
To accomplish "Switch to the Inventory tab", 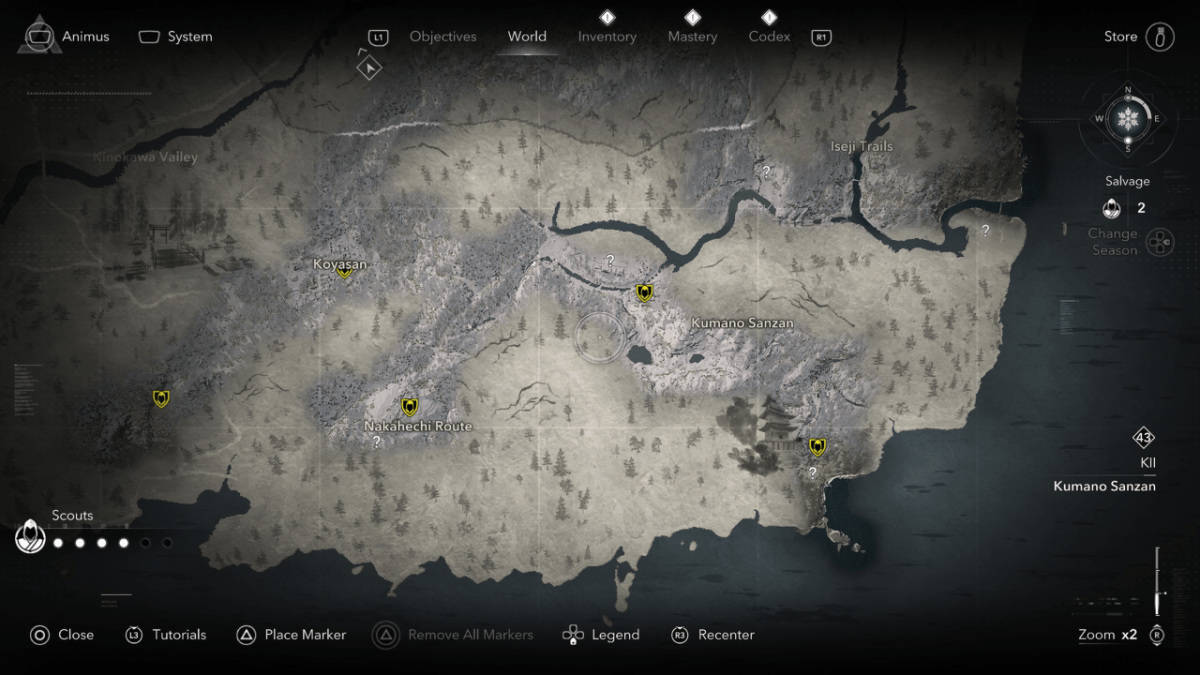I will coord(607,37).
